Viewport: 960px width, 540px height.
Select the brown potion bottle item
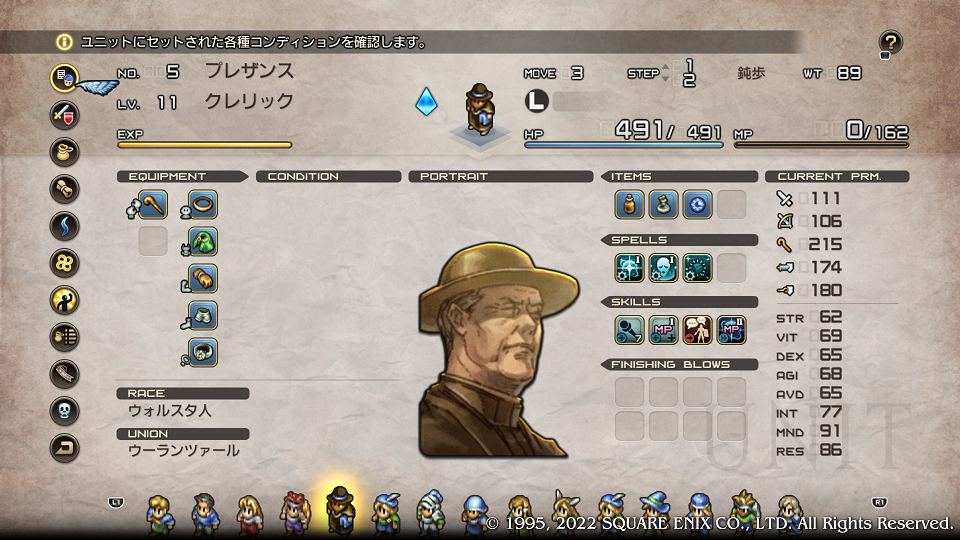(x=629, y=205)
